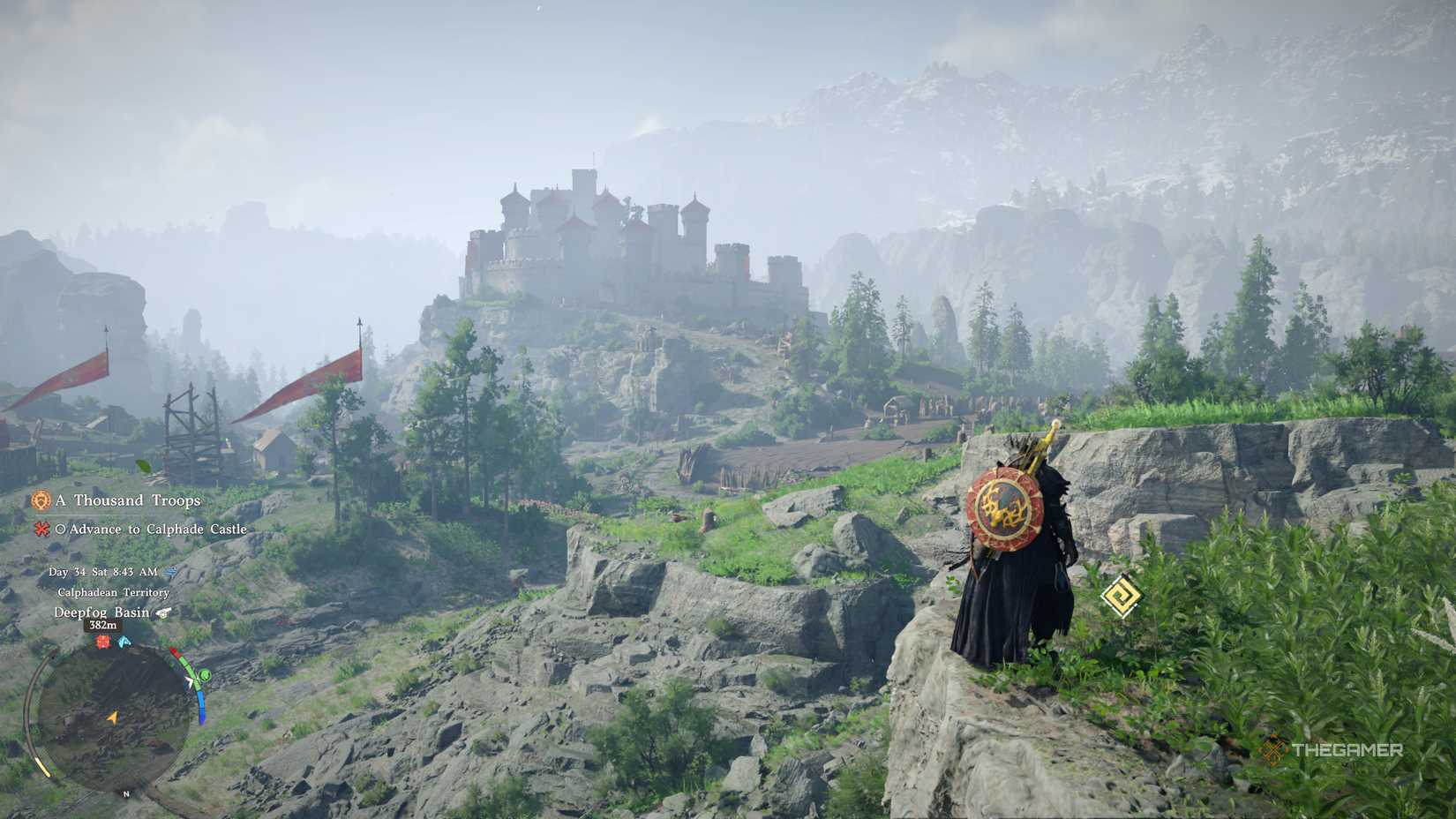Click the Day 34 Sat 8:43 AM time display

pos(103,572)
